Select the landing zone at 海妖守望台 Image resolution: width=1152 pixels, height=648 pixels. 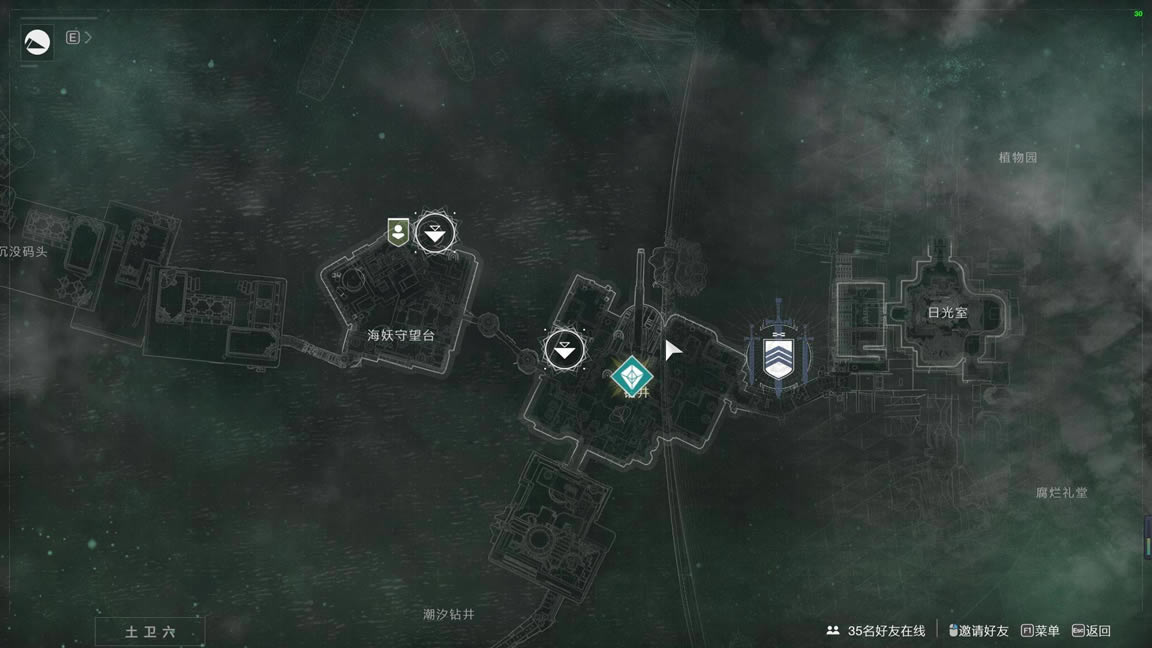click(434, 234)
